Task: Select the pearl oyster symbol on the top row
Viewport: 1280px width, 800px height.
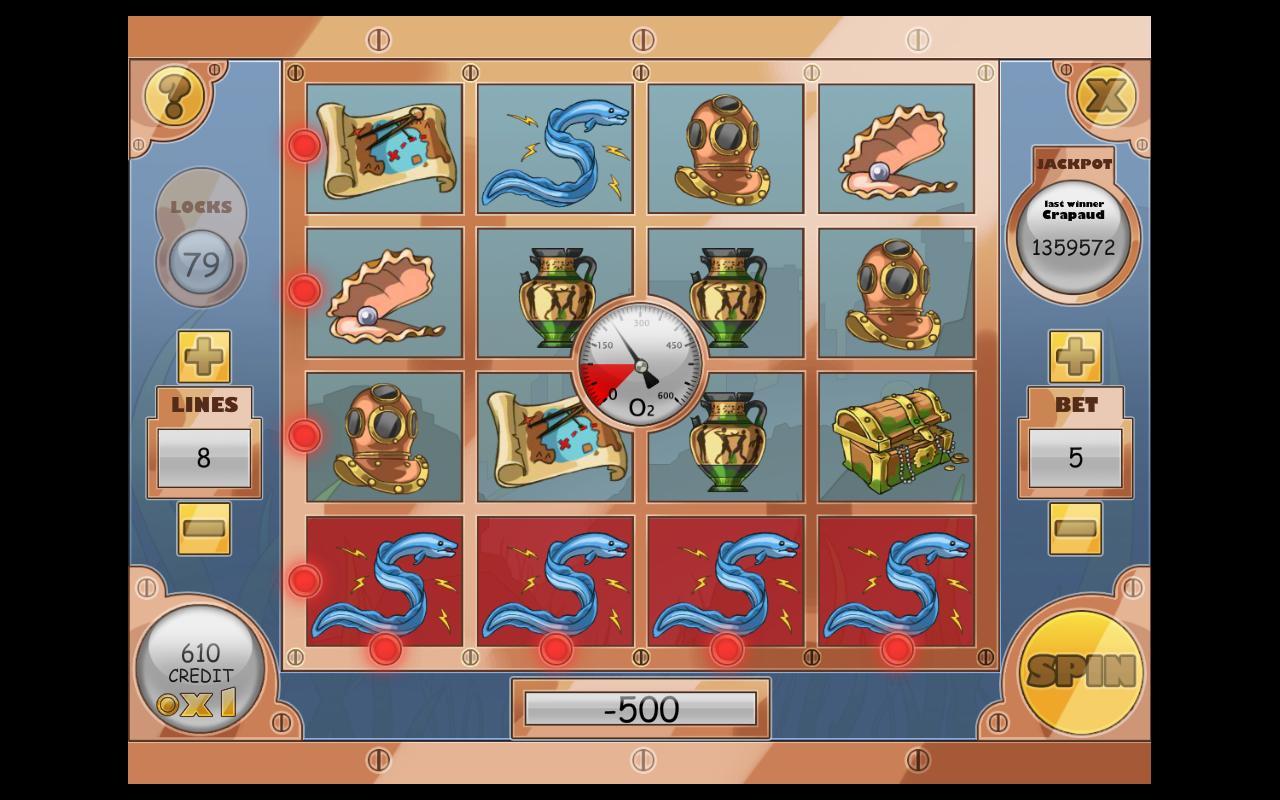Action: coord(897,147)
